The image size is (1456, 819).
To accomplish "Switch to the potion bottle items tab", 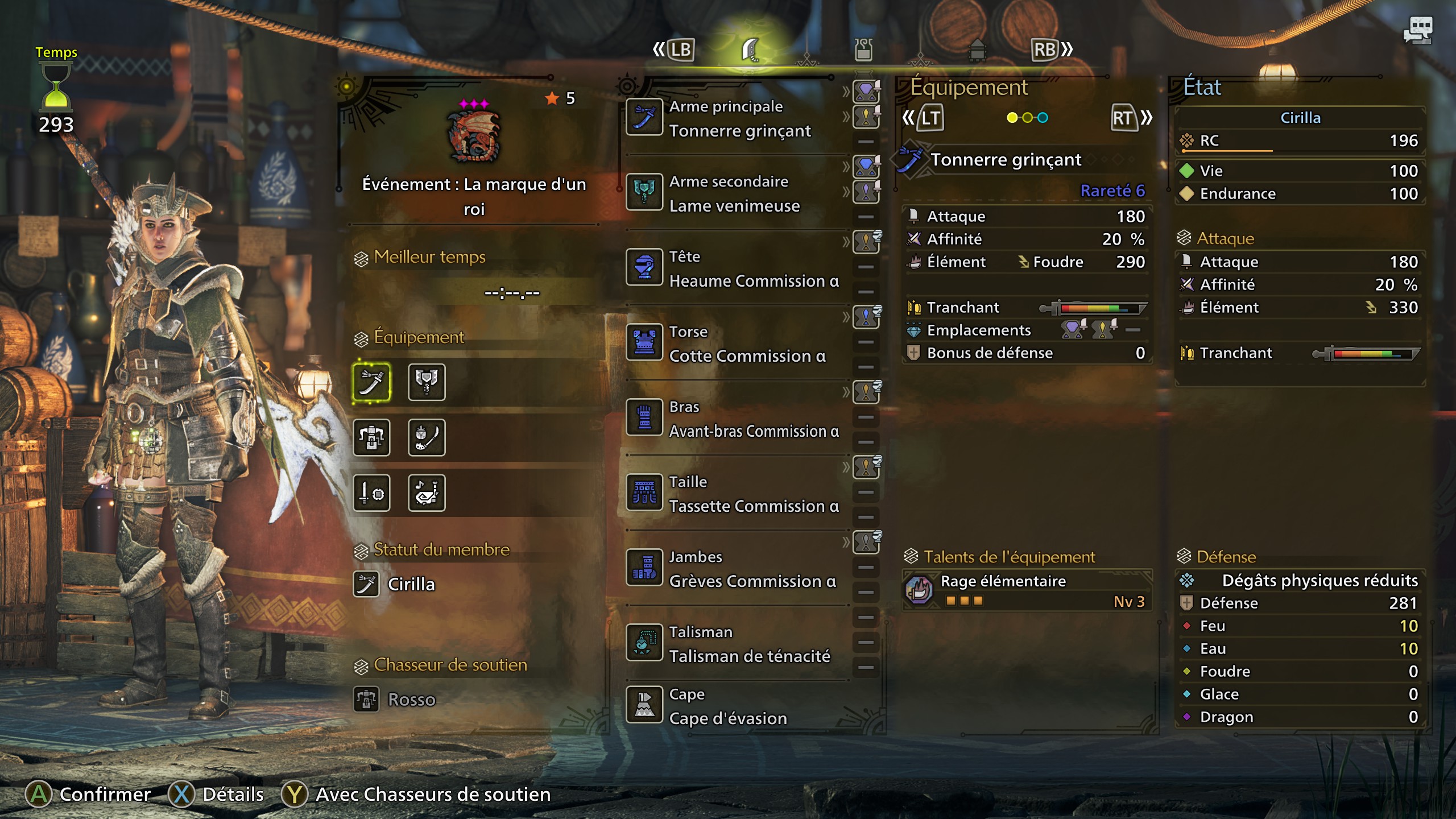I will coord(863,50).
